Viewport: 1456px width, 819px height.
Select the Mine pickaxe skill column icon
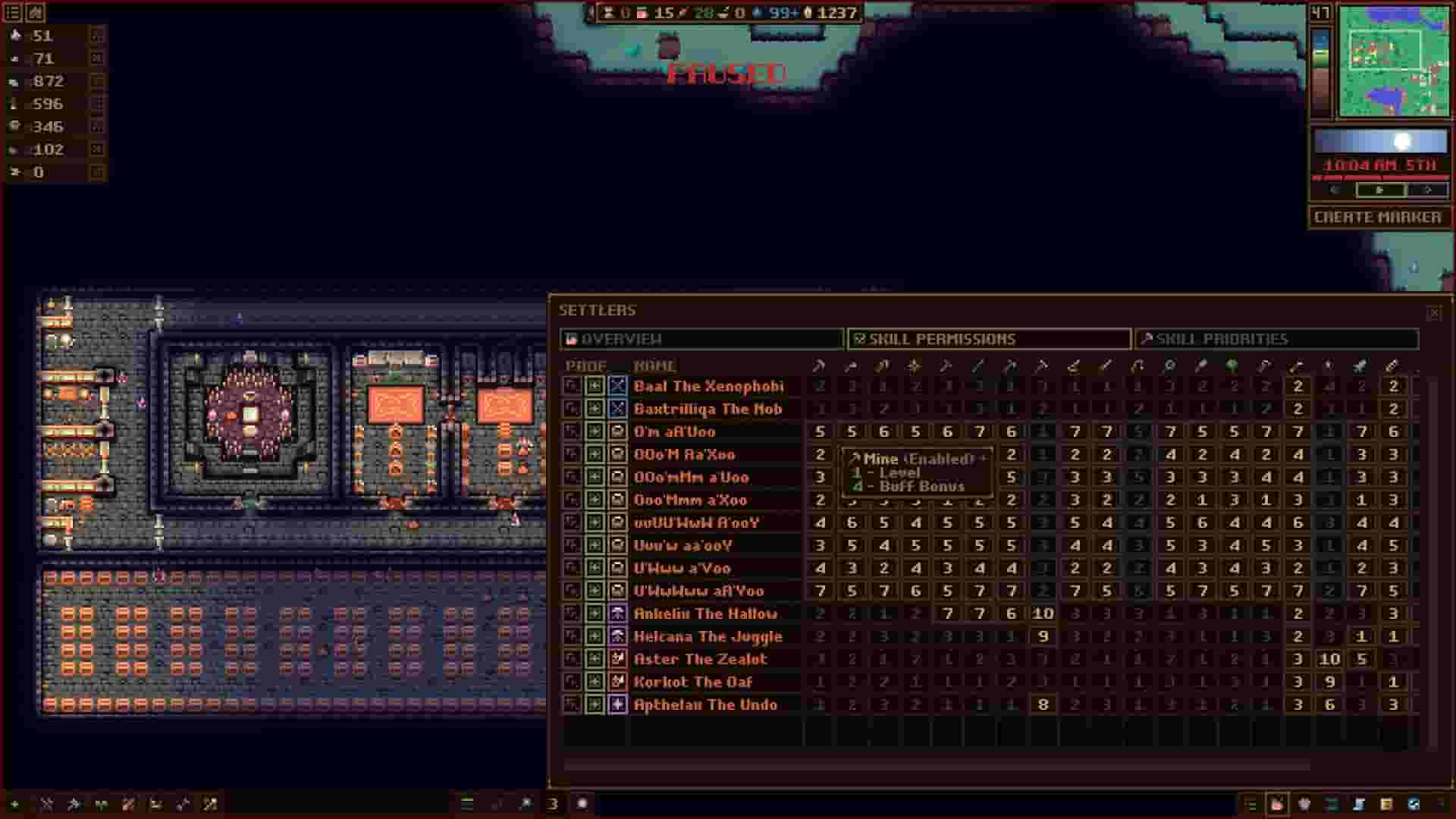tap(820, 365)
